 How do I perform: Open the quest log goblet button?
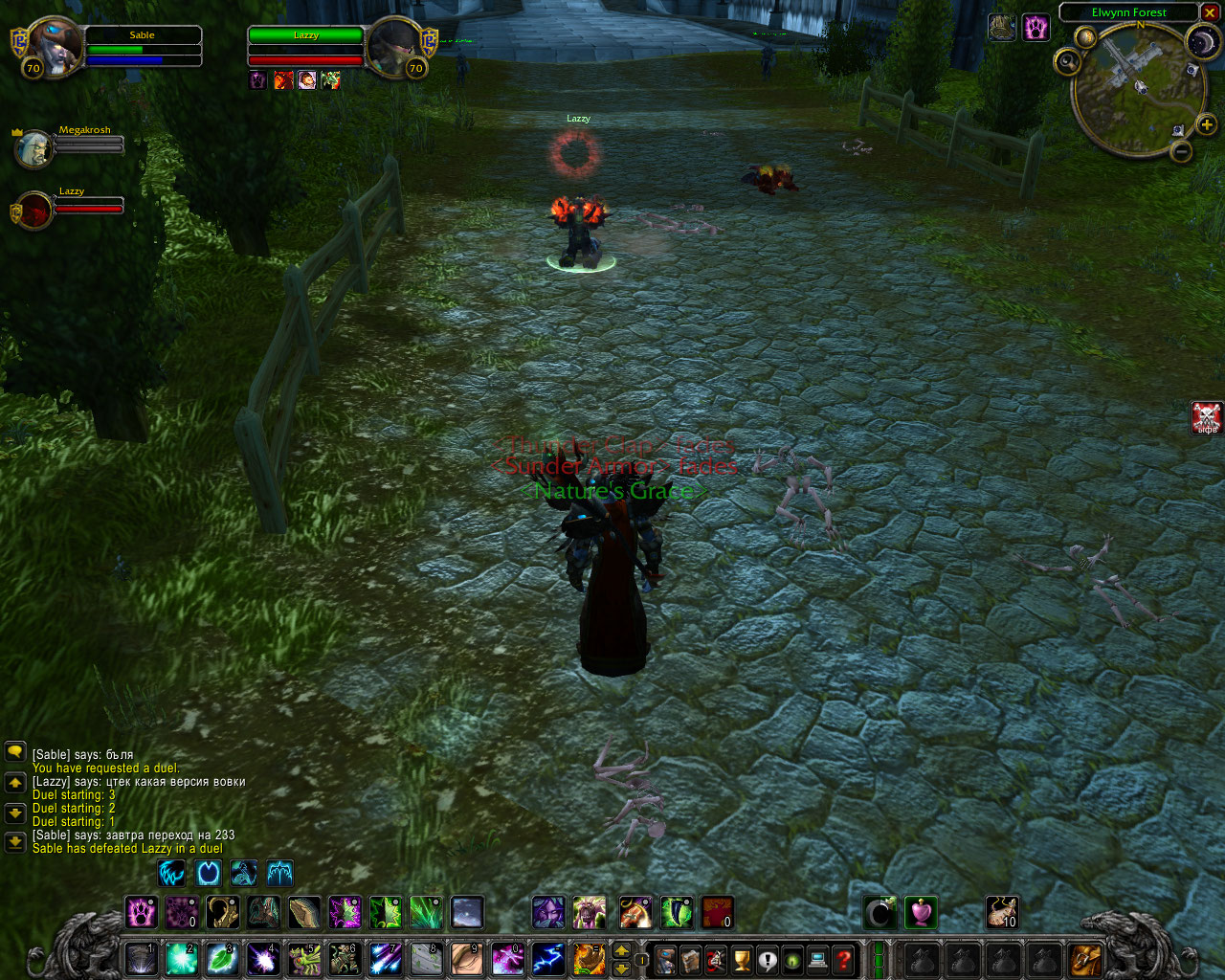tap(742, 959)
